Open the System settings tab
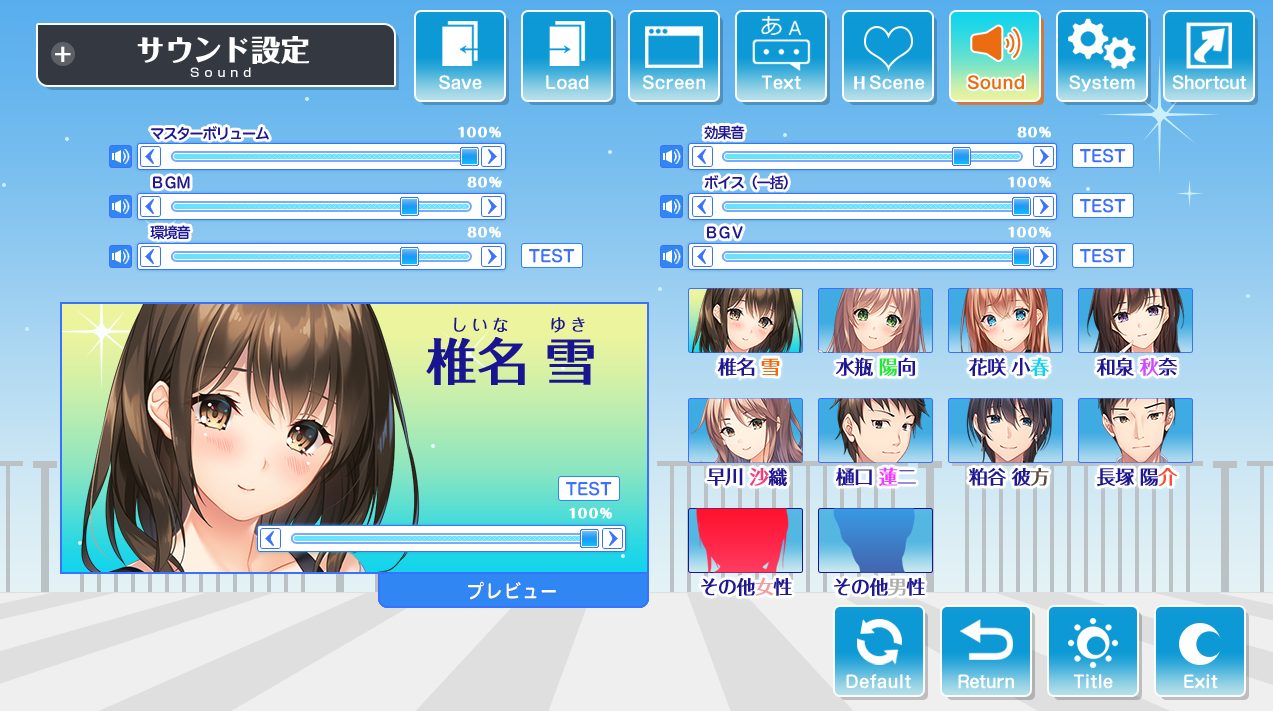Image resolution: width=1273 pixels, height=711 pixels. click(x=1102, y=56)
